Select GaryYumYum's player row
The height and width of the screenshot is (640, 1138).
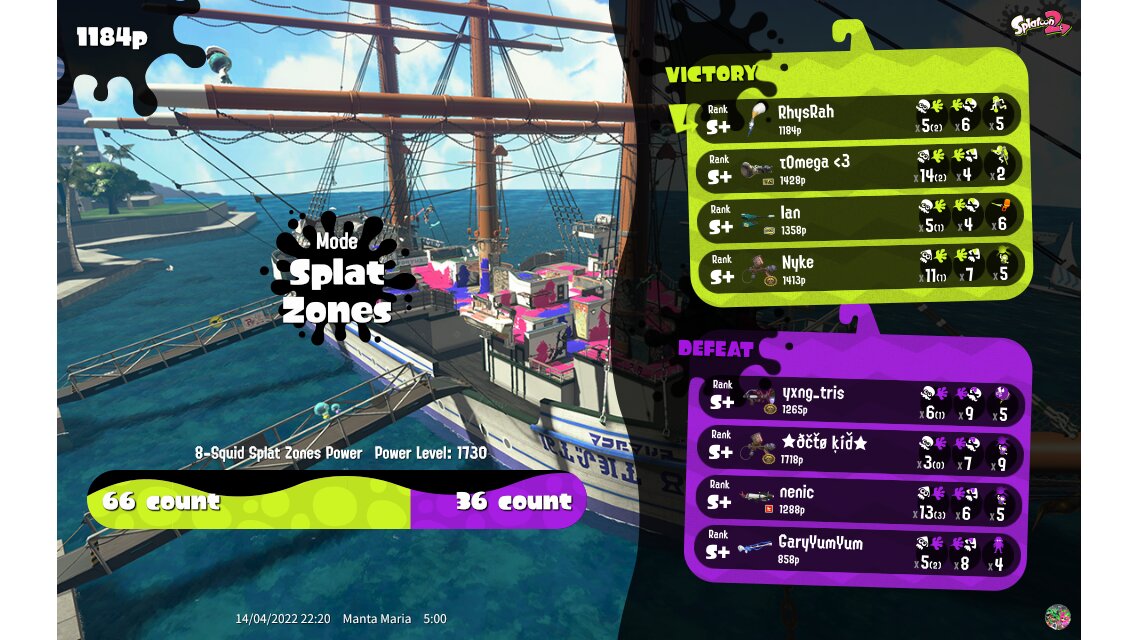tap(860, 550)
